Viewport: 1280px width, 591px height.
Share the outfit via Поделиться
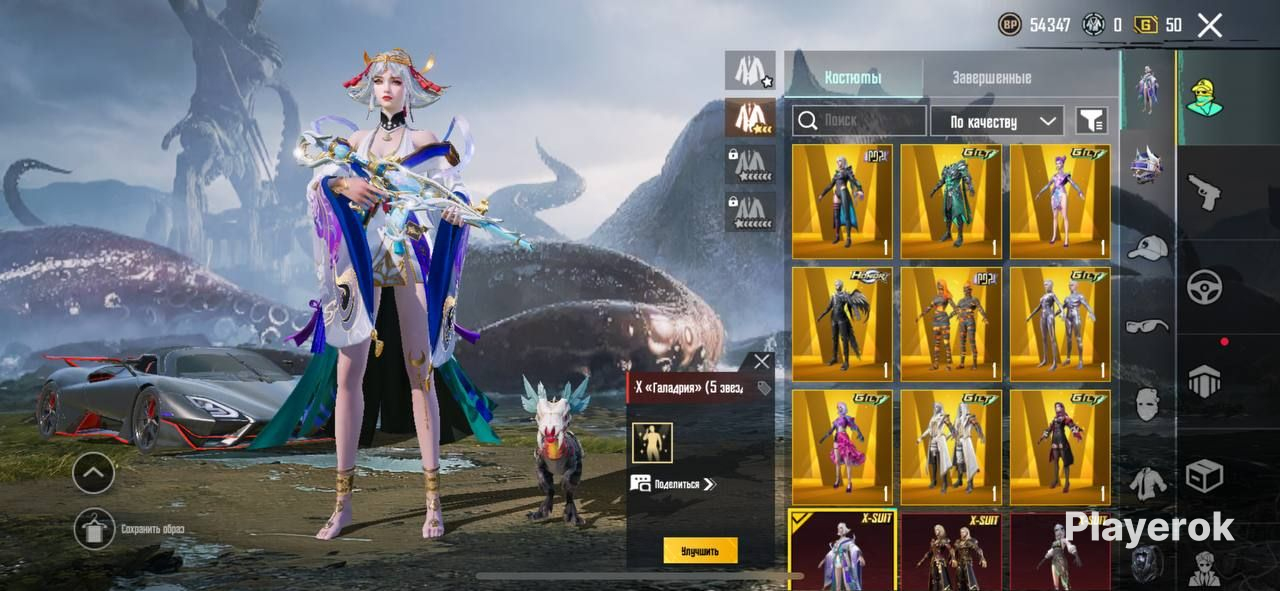pyautogui.click(x=675, y=484)
